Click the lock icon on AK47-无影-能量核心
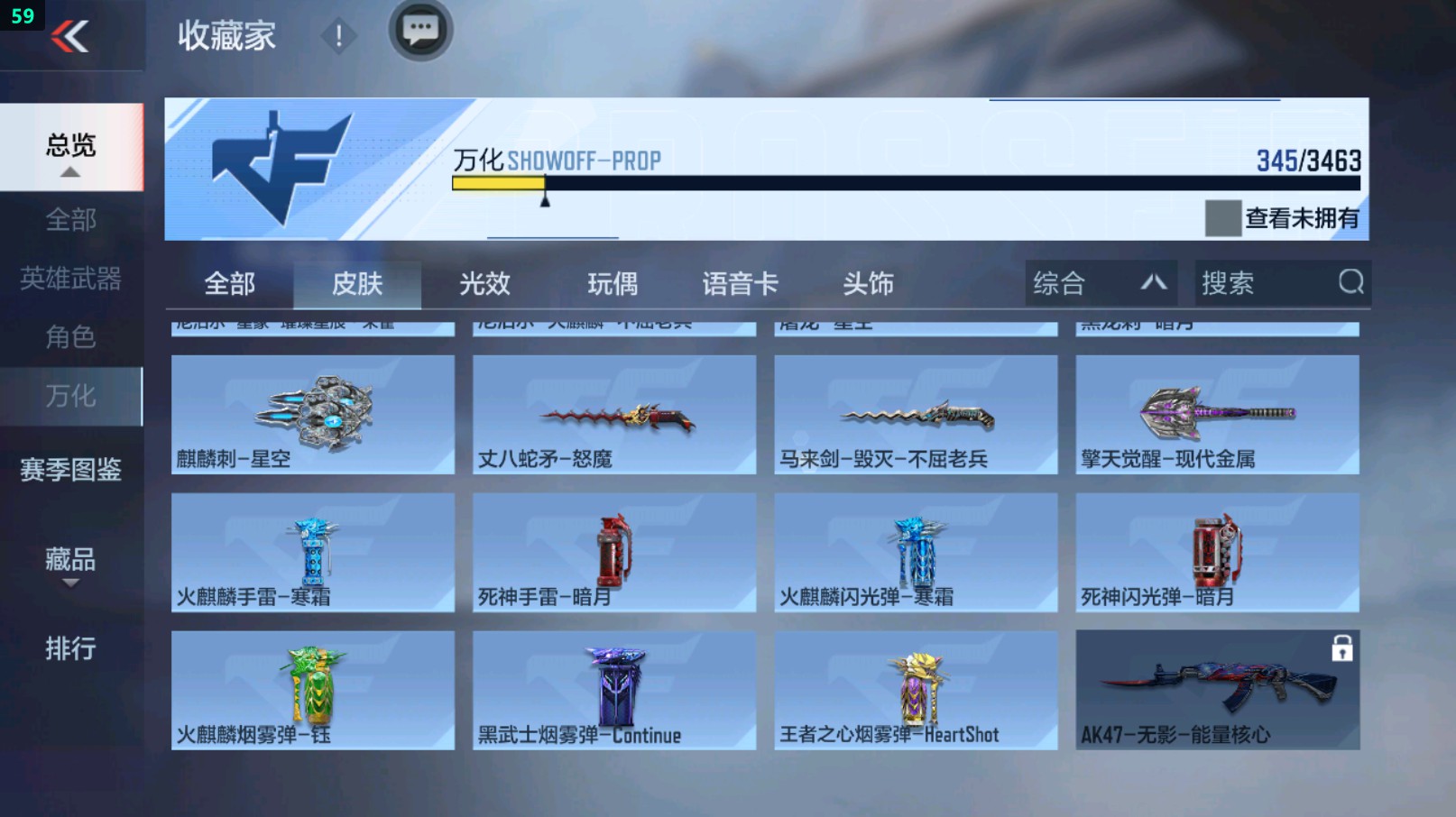1456x817 pixels. point(1342,649)
